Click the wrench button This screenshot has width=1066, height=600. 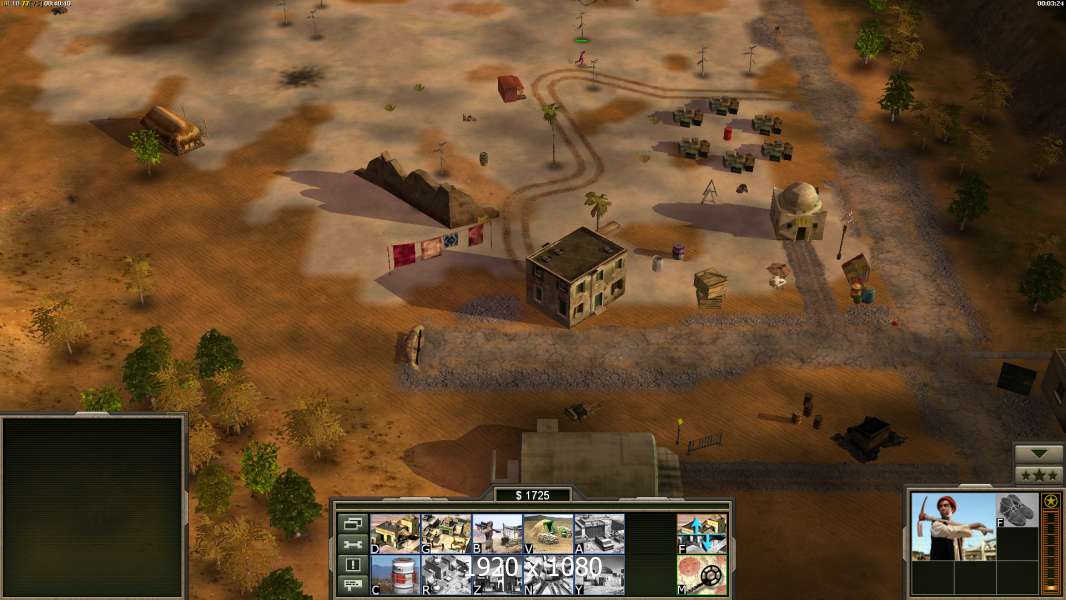pyautogui.click(x=352, y=544)
